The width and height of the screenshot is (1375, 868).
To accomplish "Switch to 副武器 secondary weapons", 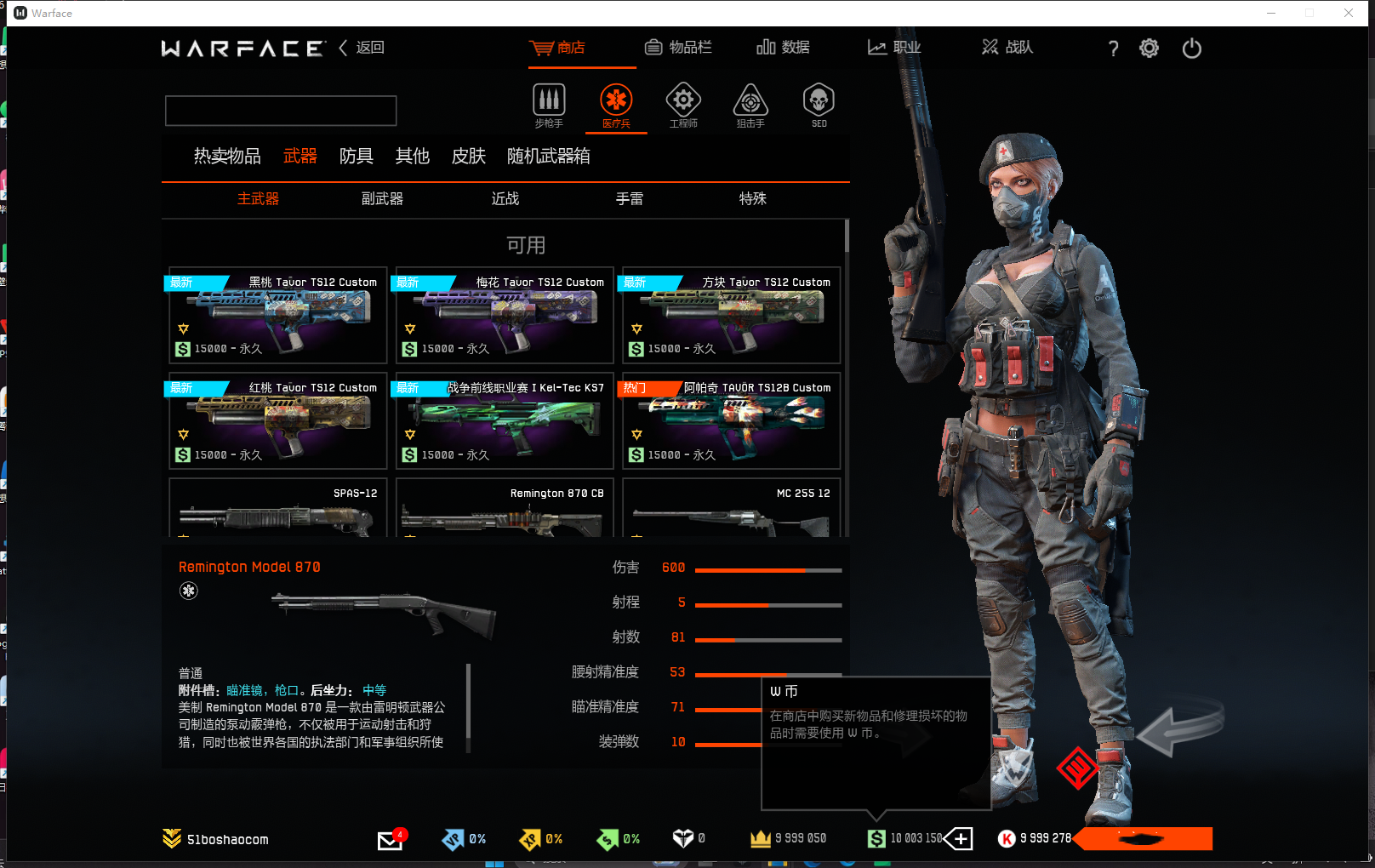I will click(382, 199).
